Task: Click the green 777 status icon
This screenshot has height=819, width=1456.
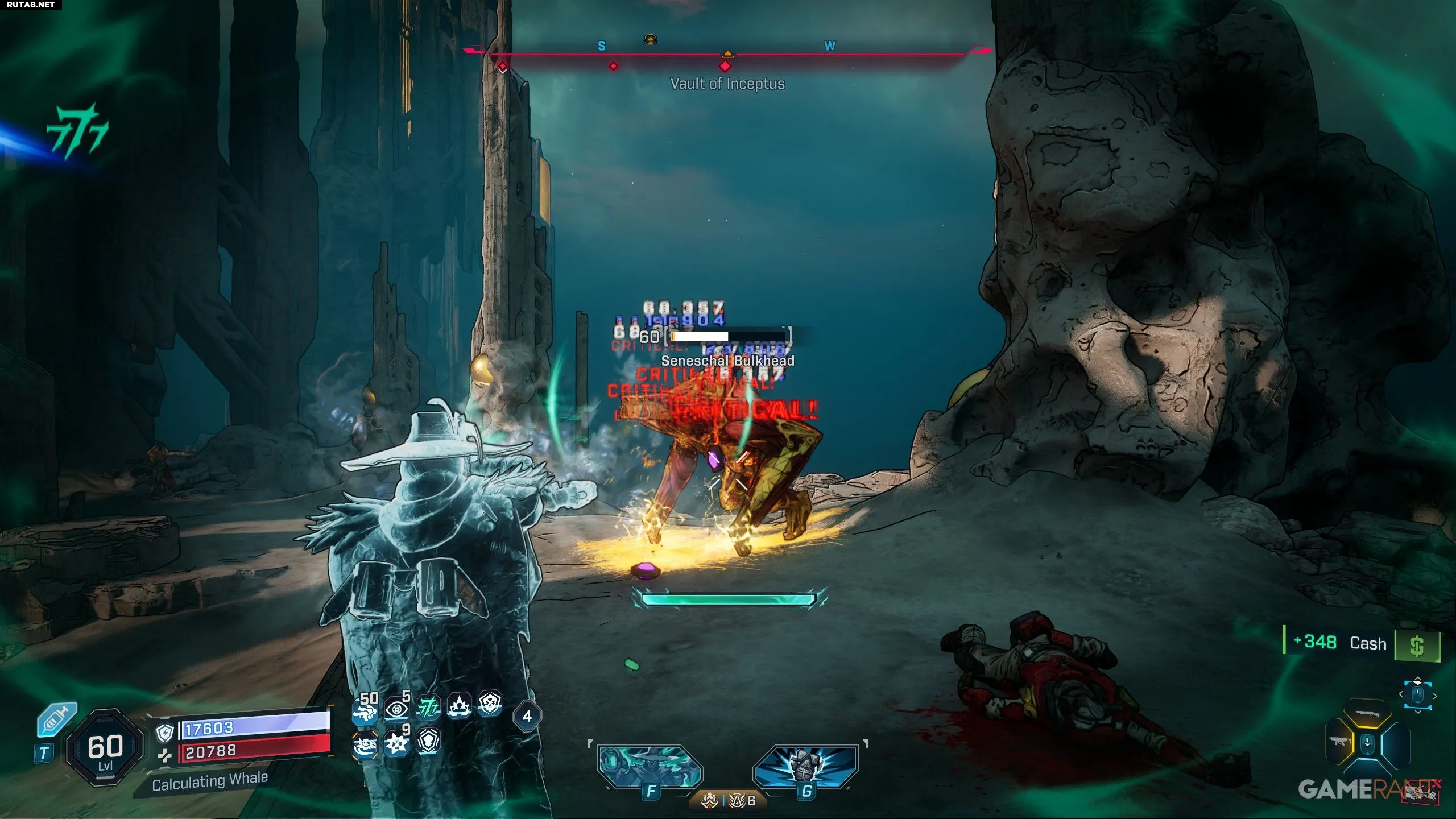Action: pos(428,708)
